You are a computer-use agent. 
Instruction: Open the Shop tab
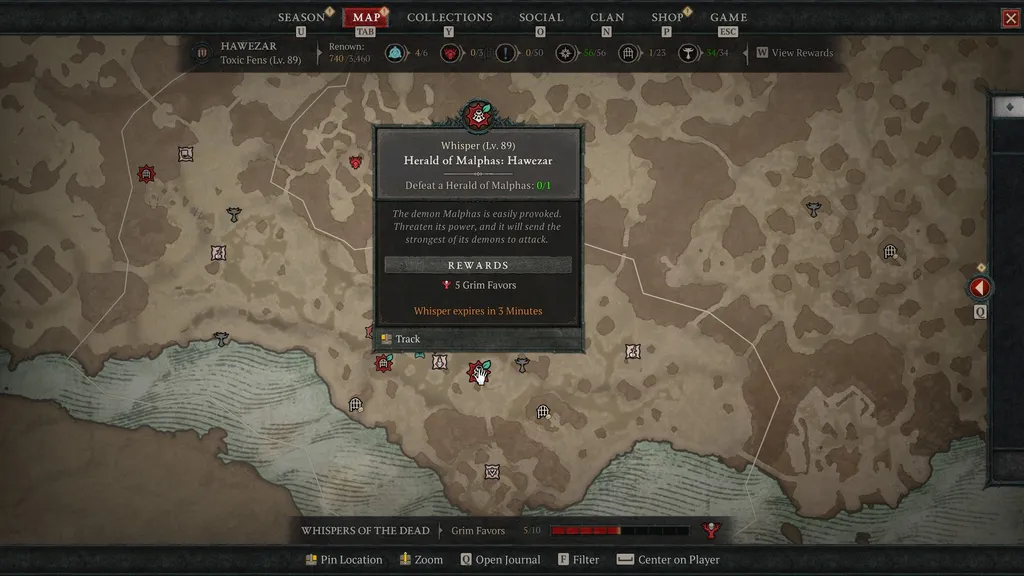[x=667, y=18]
